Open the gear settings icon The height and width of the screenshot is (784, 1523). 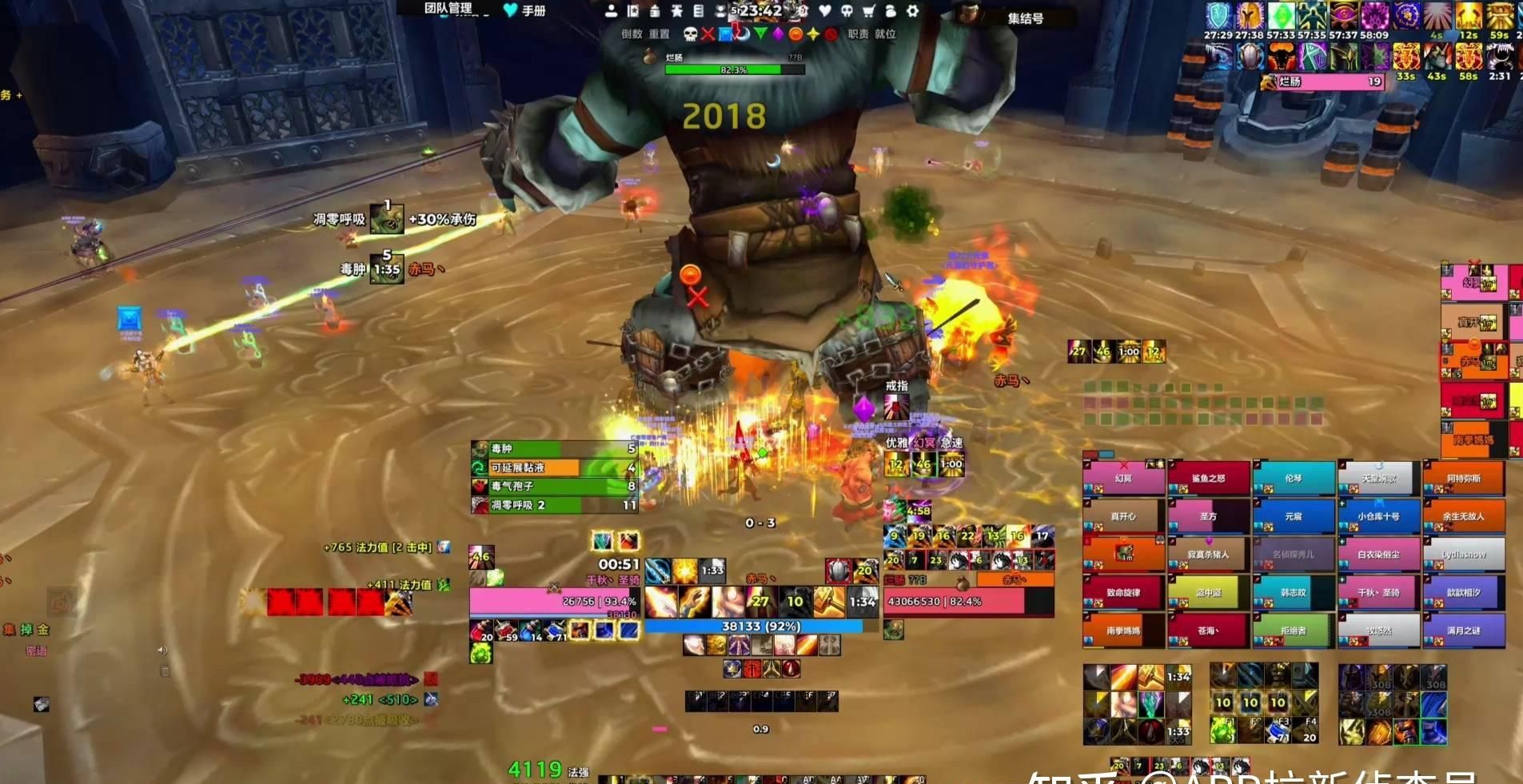point(912,11)
